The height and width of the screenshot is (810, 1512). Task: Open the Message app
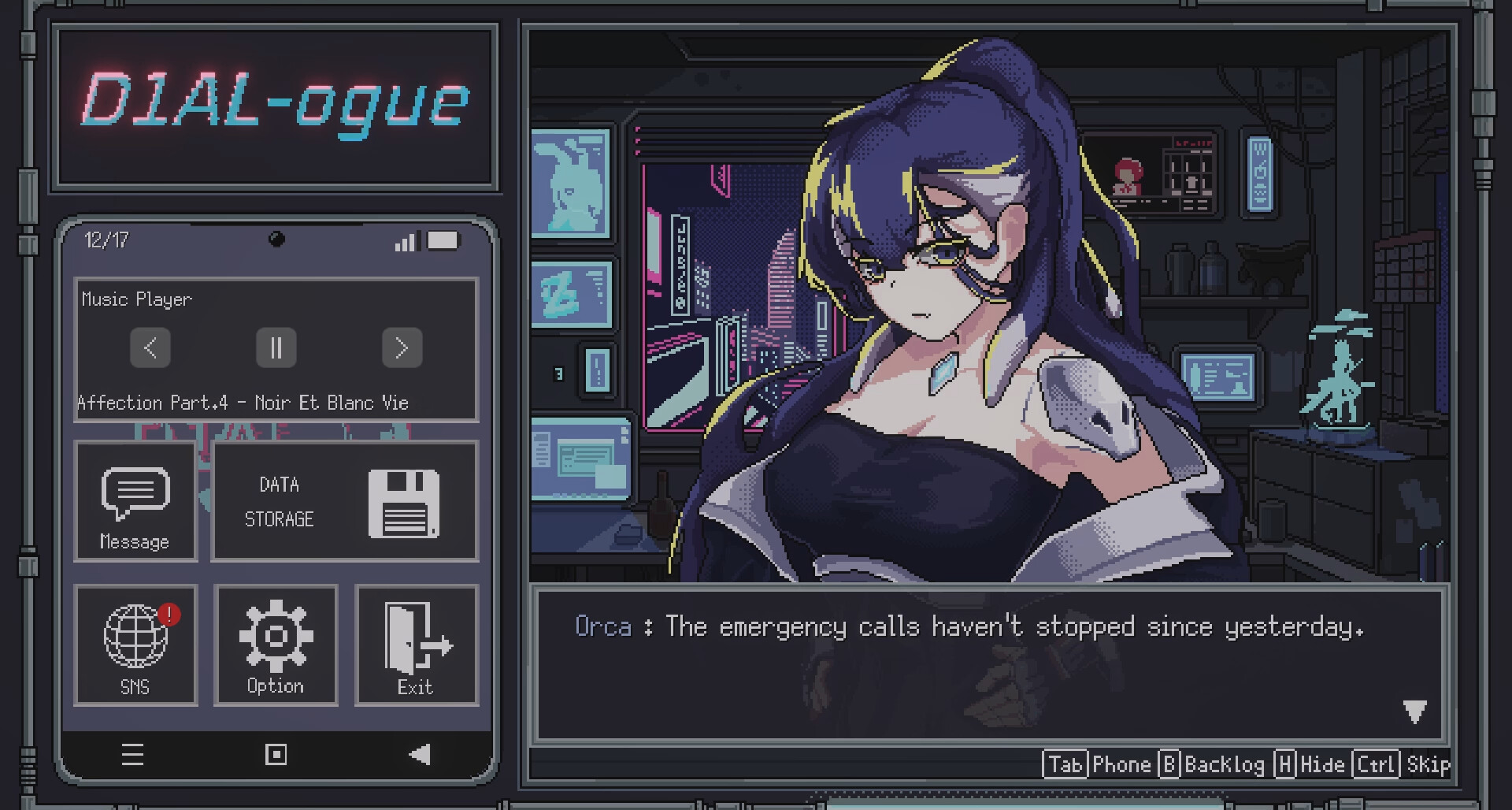point(135,501)
